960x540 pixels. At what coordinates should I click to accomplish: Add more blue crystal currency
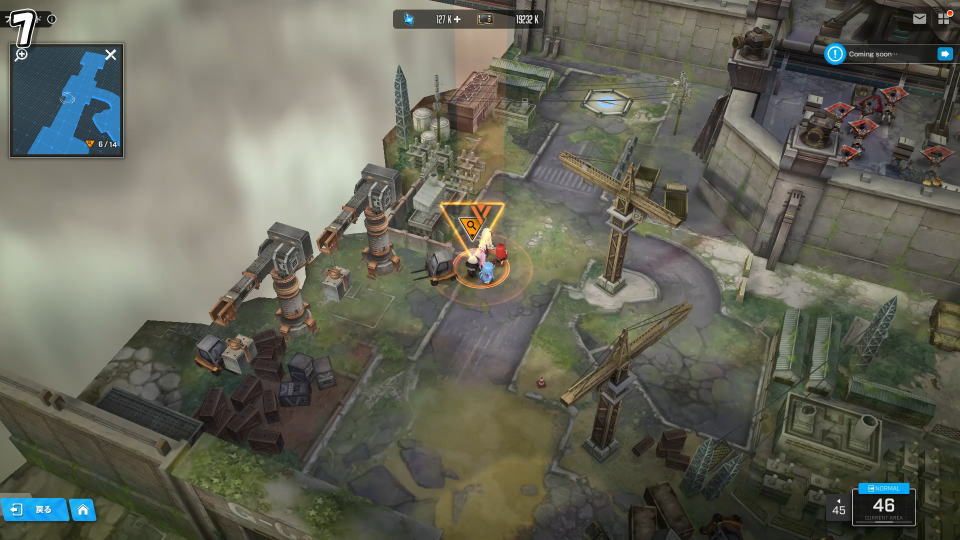coord(458,19)
